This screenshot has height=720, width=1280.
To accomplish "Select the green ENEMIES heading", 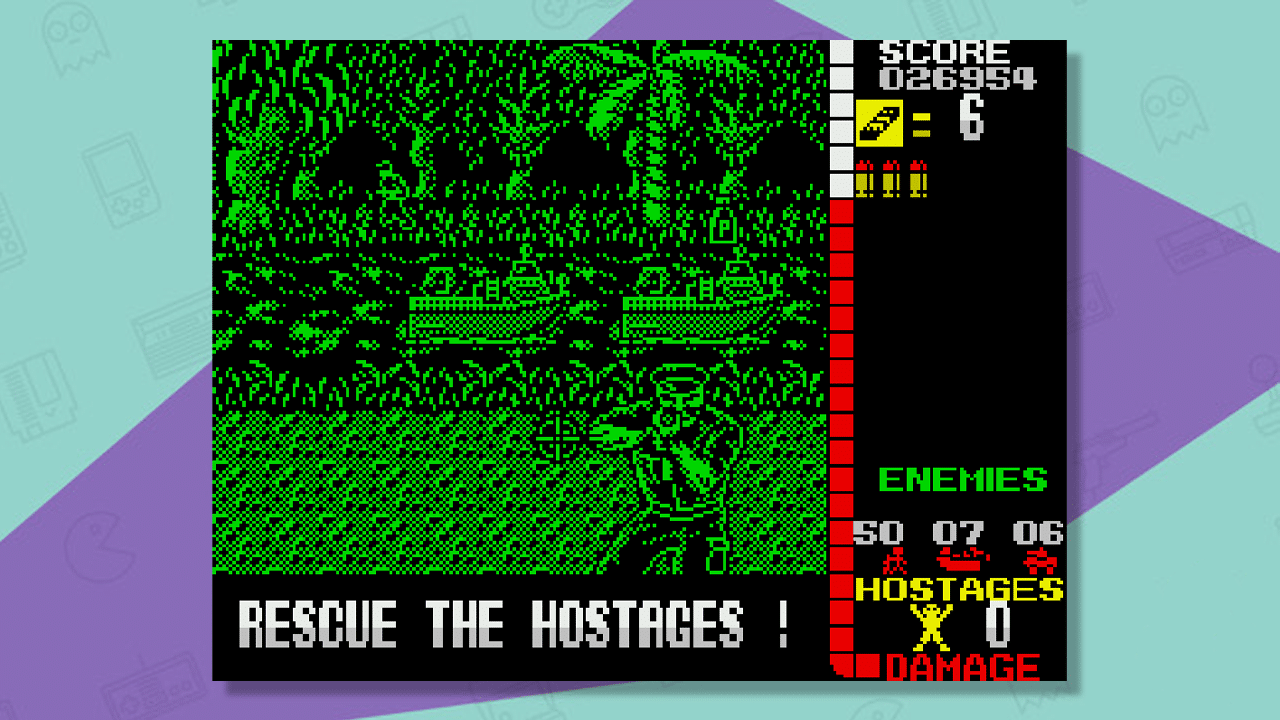I will 964,480.
